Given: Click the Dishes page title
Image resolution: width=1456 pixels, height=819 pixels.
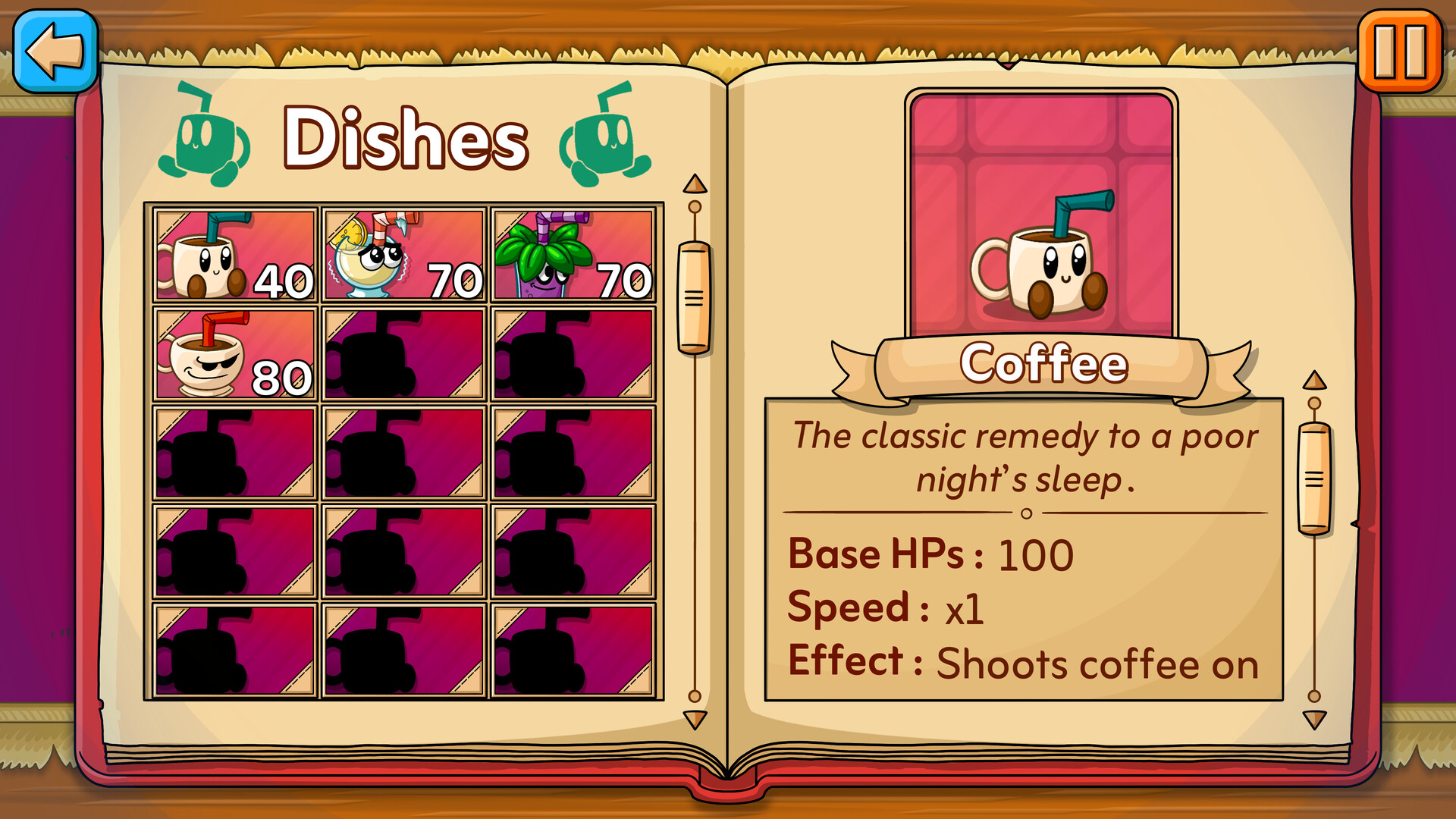Looking at the screenshot, I should click(406, 136).
